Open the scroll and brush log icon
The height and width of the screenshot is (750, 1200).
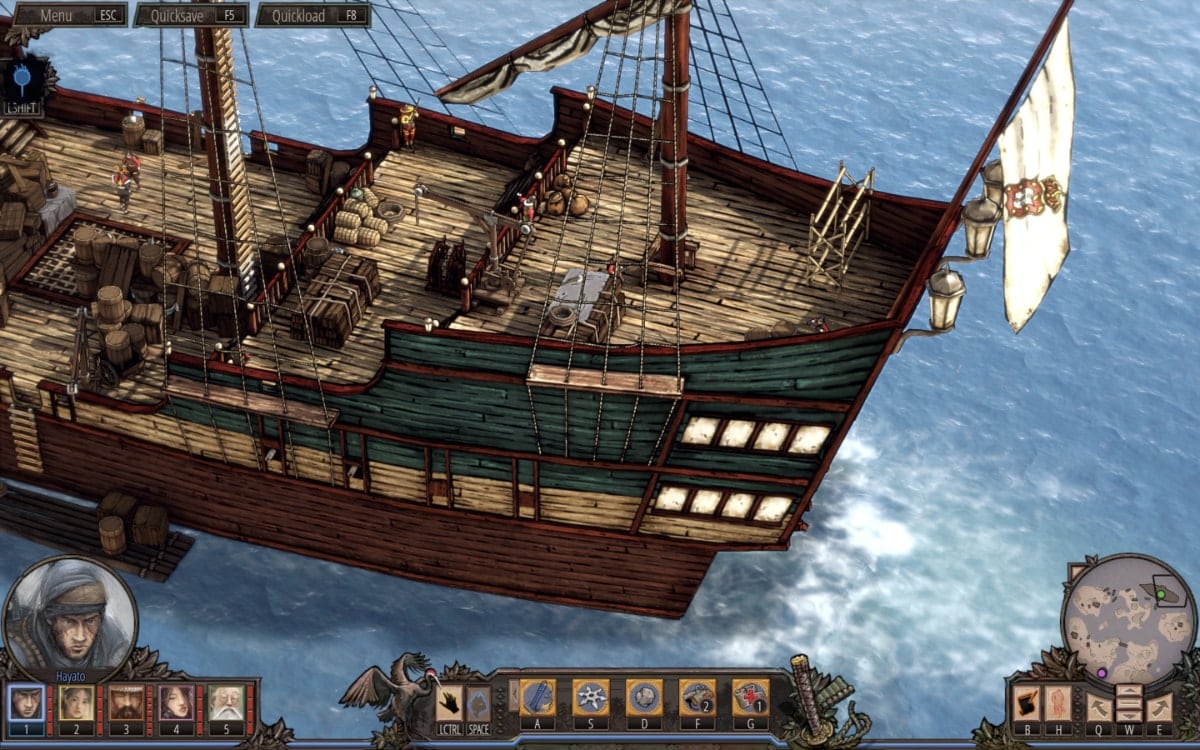point(1027,703)
